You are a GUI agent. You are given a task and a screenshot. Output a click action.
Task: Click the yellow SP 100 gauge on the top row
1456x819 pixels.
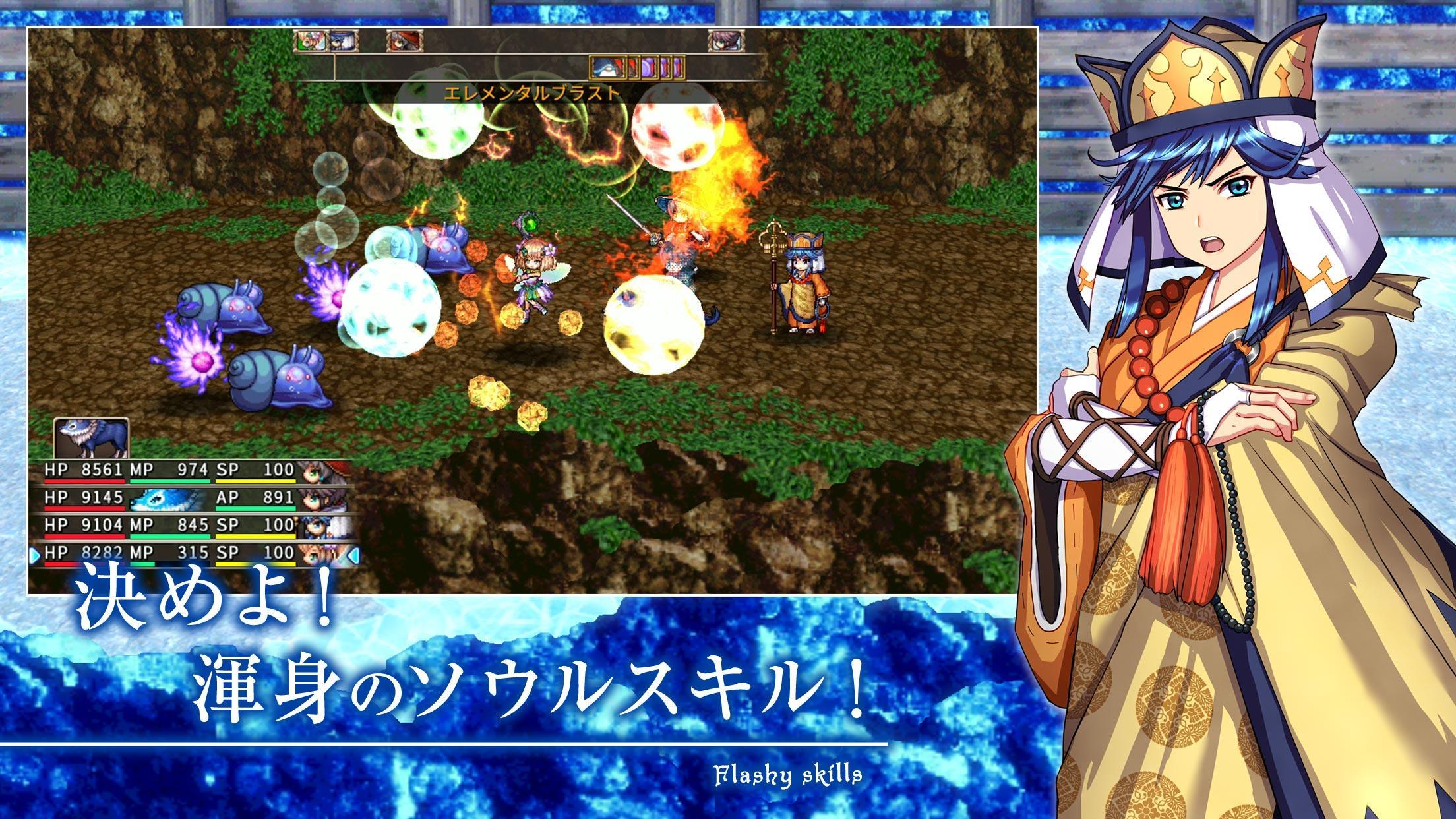[256, 481]
